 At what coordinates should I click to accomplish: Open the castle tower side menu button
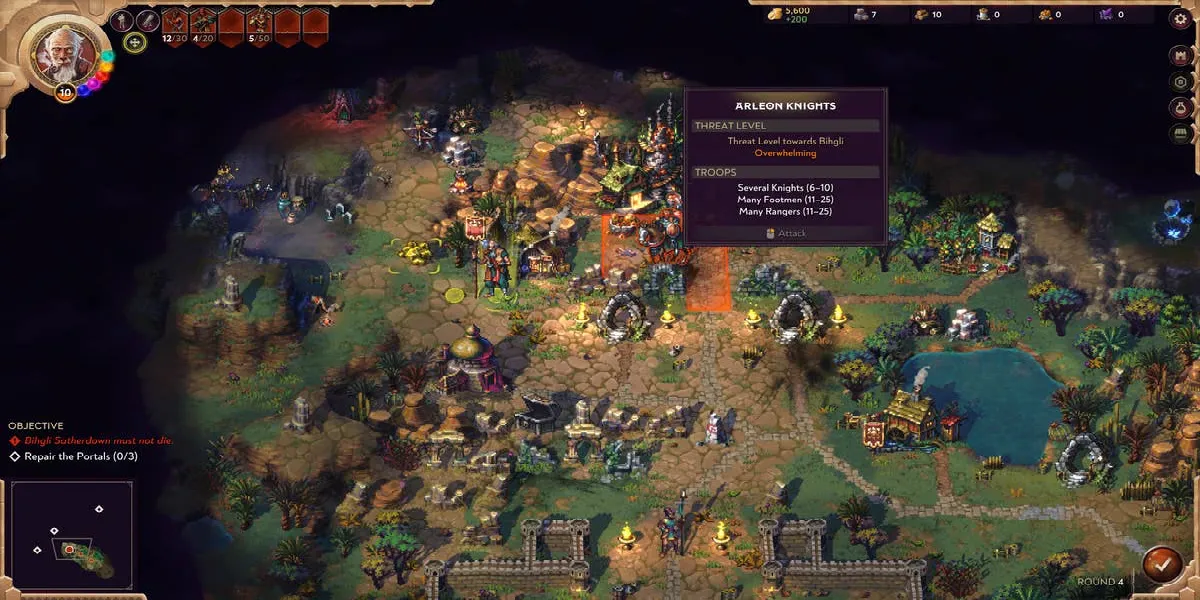[1179, 56]
